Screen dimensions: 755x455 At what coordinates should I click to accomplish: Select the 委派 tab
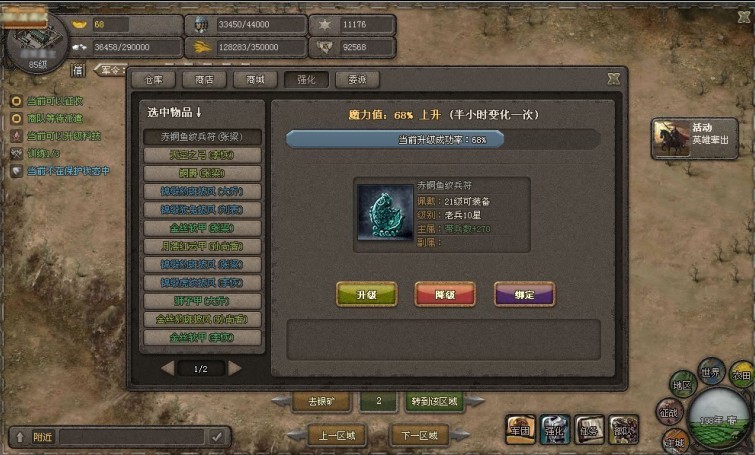(357, 79)
